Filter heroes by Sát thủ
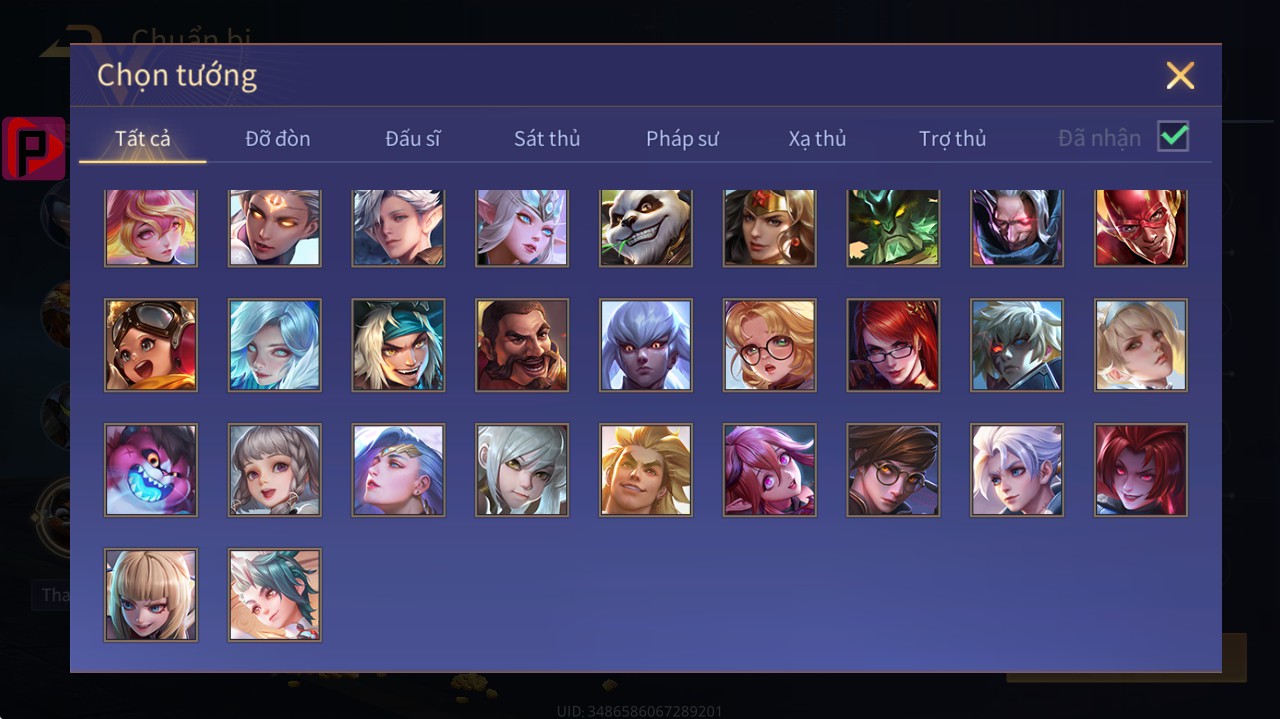Viewport: 1280px width, 719px height. click(547, 139)
